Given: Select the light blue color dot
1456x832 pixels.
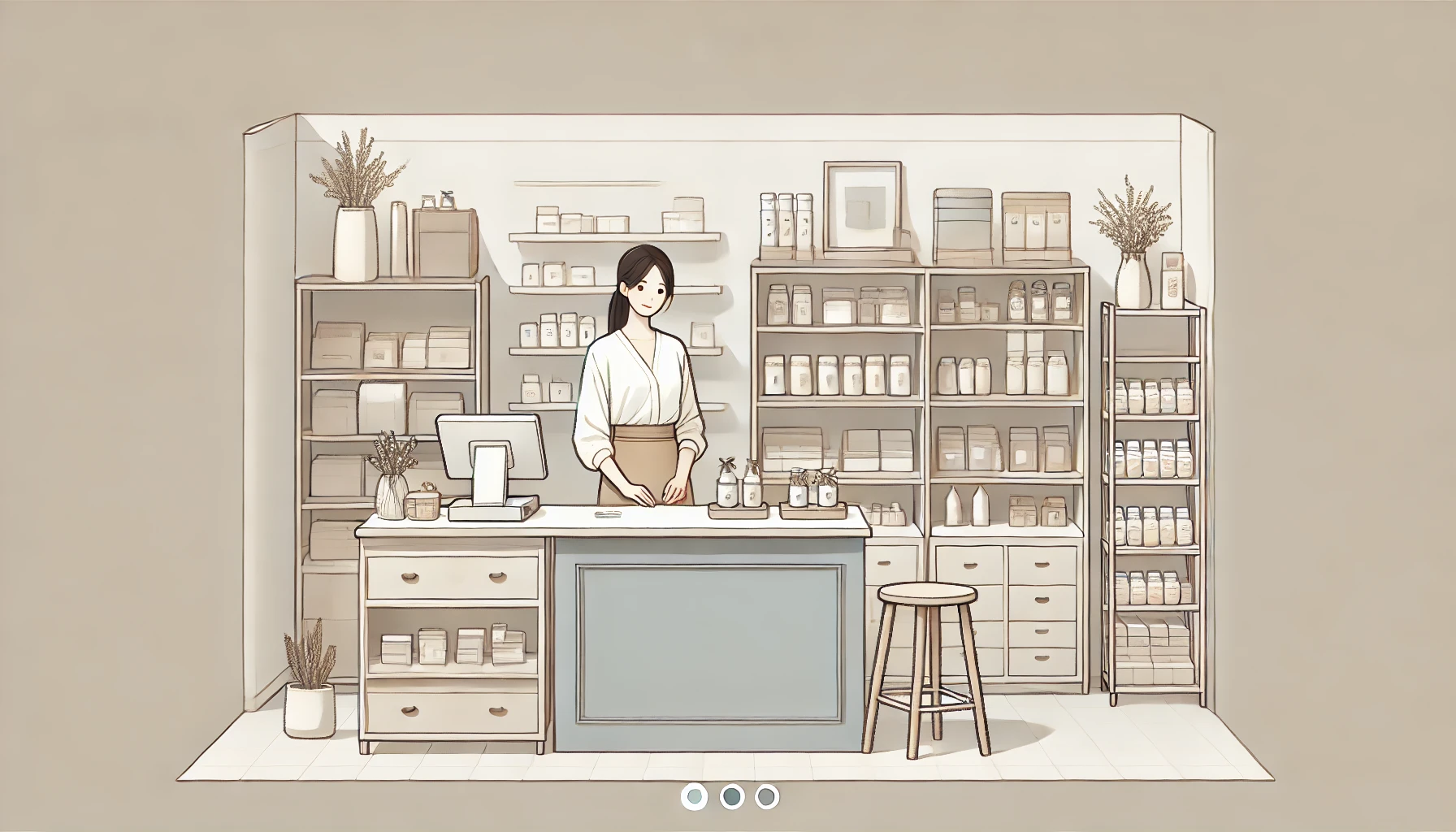Looking at the screenshot, I should tap(695, 796).
